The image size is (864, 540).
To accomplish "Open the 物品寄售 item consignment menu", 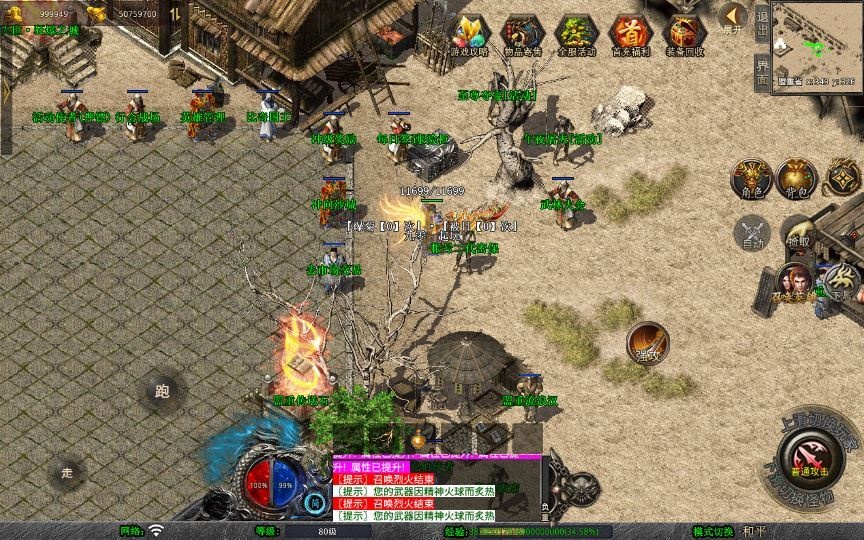I will [x=522, y=36].
